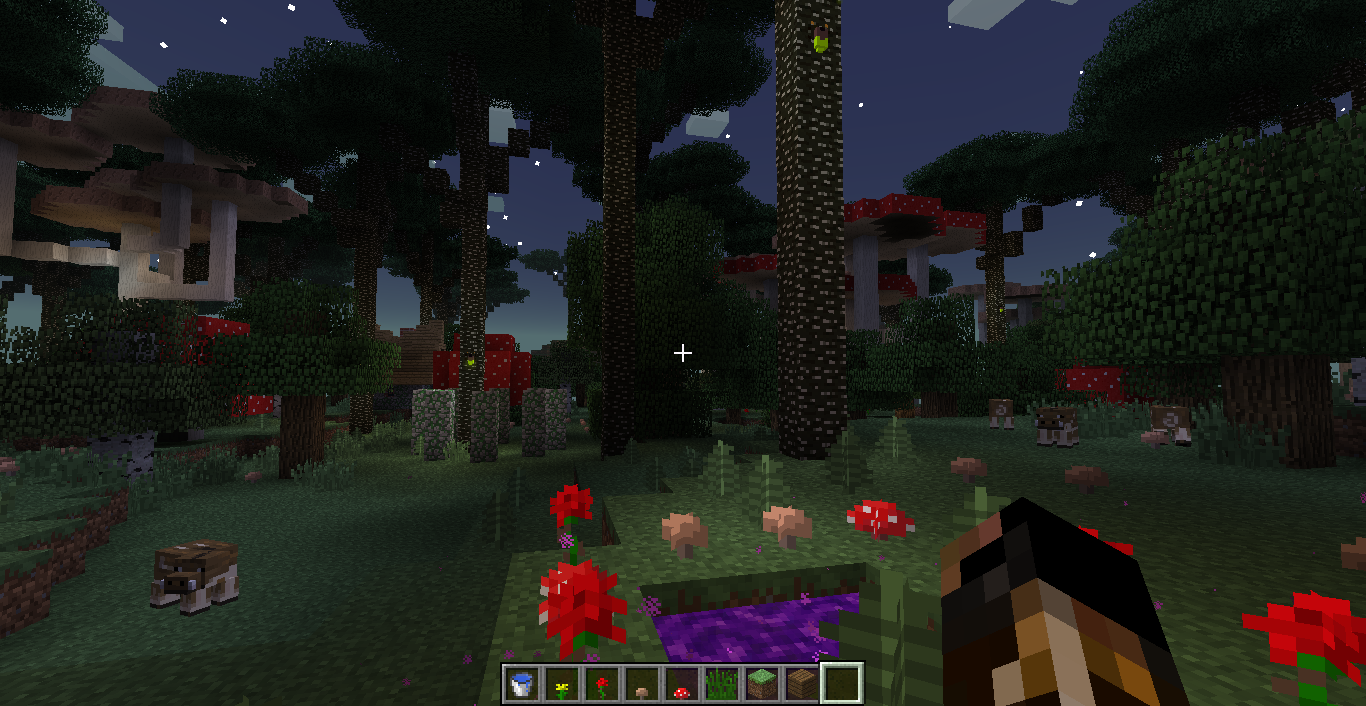Choose the tall grass hotbar slot
The image size is (1366, 706).
tap(722, 685)
